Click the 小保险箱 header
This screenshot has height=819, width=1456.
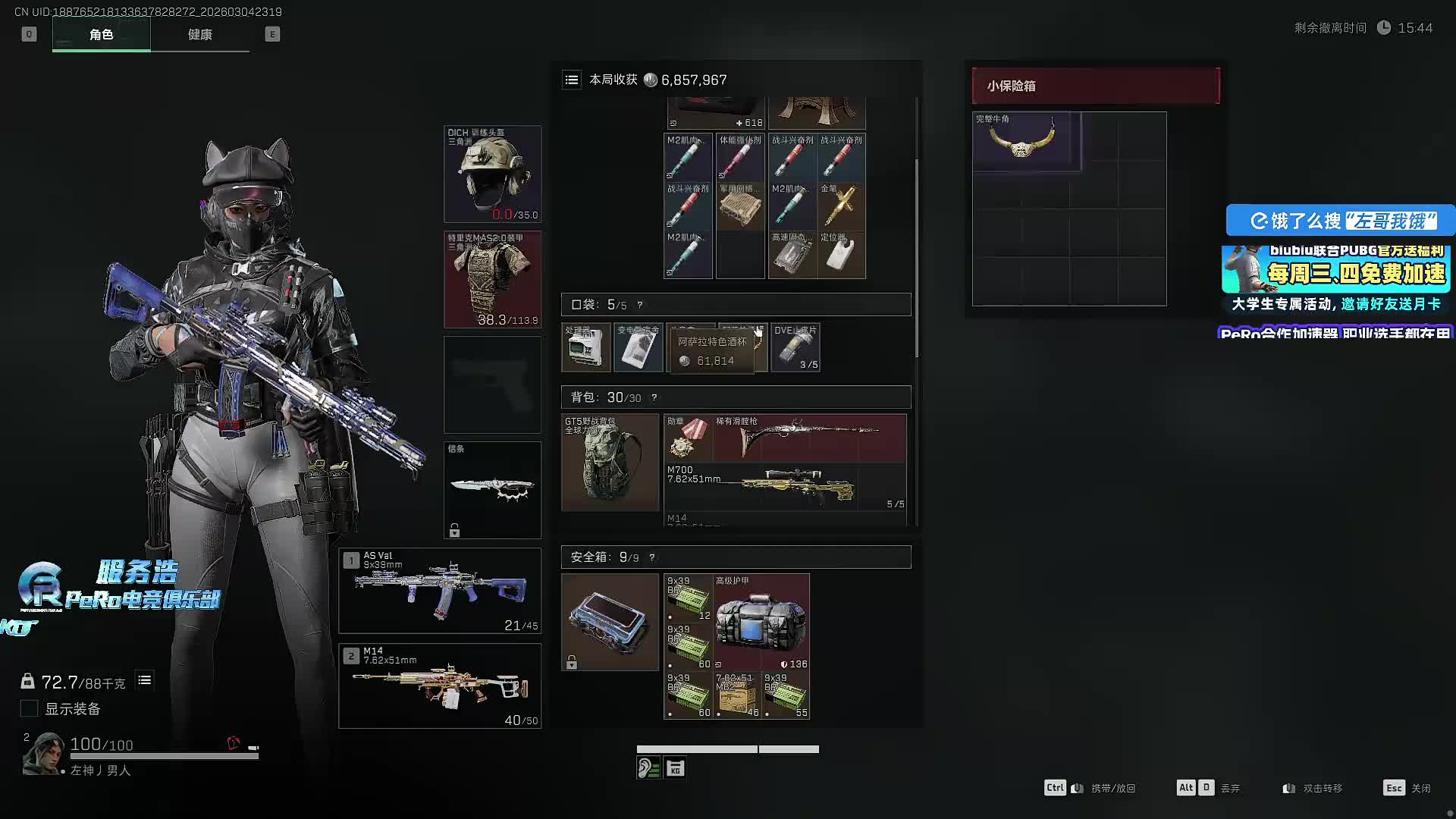pyautogui.click(x=1096, y=86)
